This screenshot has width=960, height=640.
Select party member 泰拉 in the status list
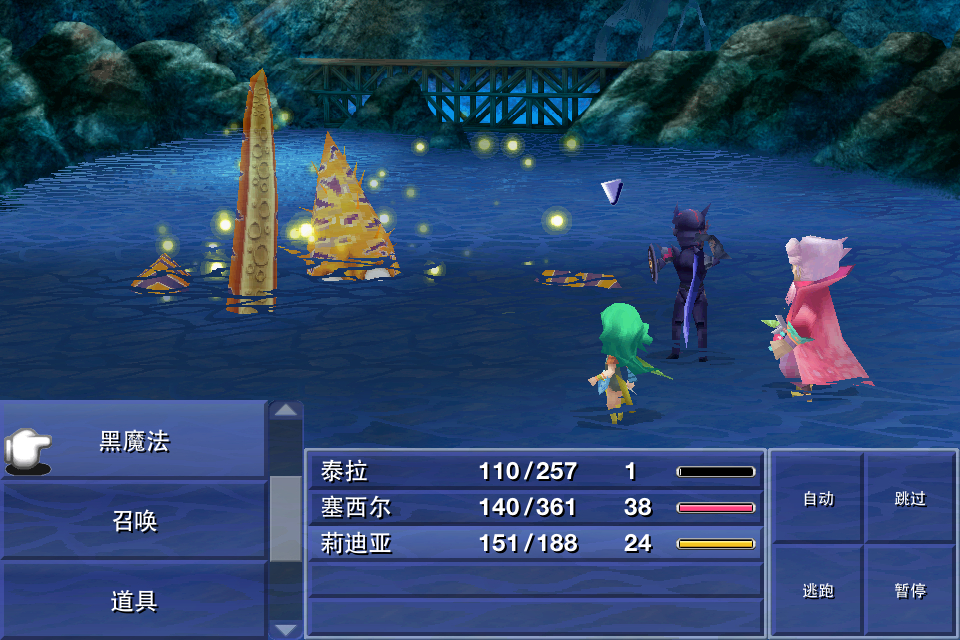pyautogui.click(x=535, y=471)
